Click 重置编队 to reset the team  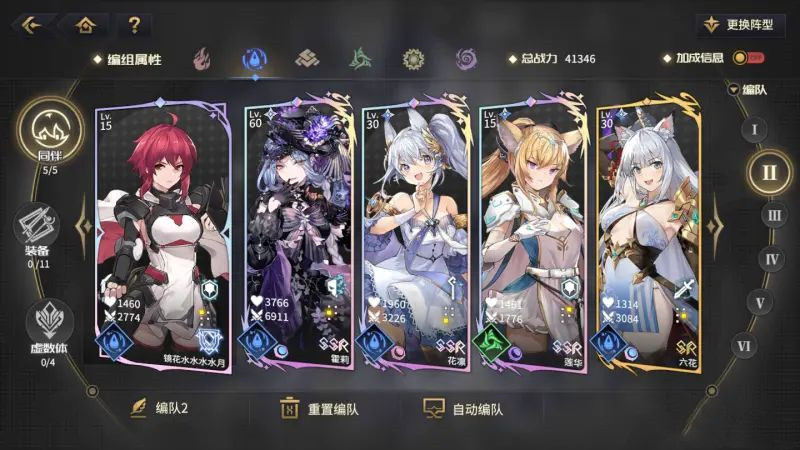pos(320,409)
